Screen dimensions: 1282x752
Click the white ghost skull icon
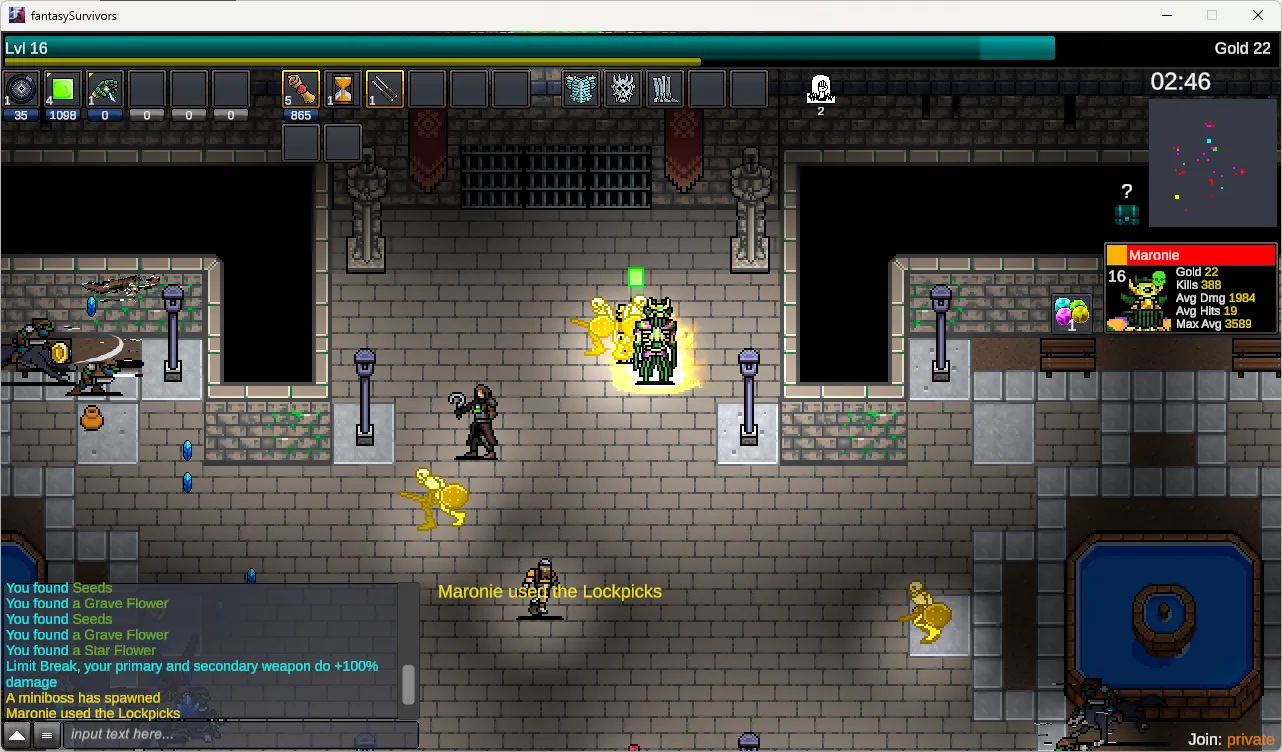[821, 89]
